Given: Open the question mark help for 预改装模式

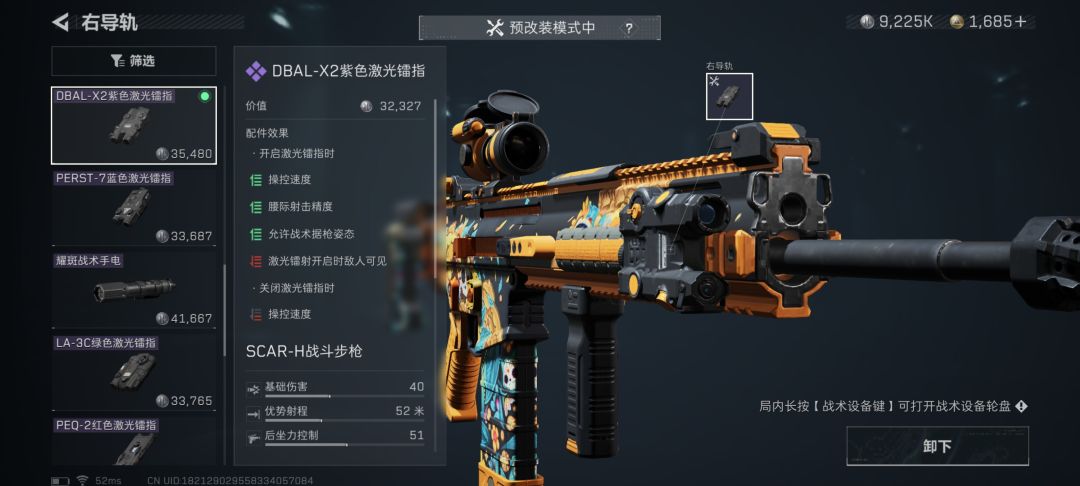Looking at the screenshot, I should pos(629,28).
